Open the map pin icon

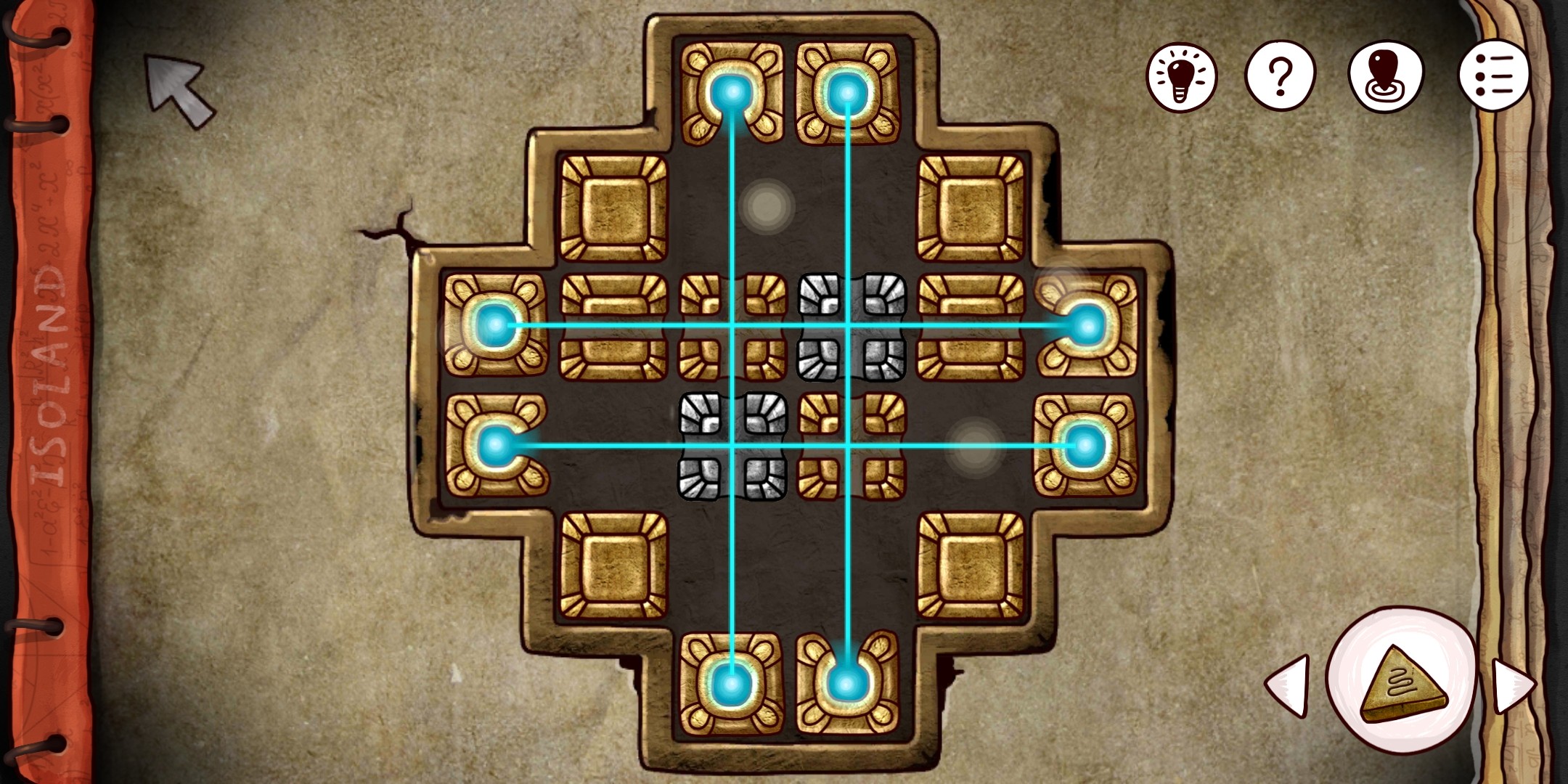[1387, 75]
